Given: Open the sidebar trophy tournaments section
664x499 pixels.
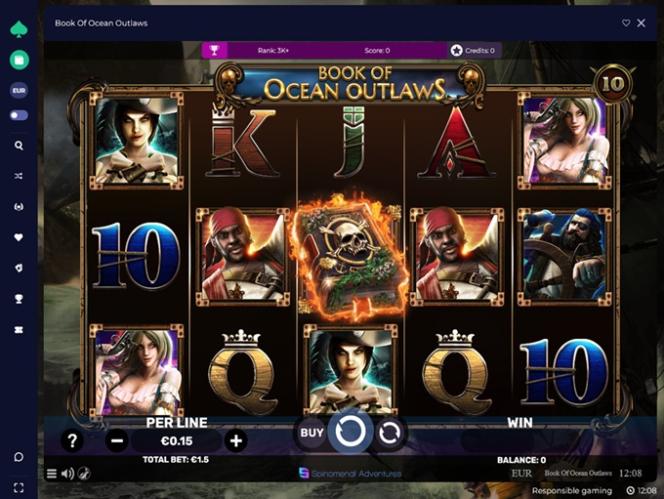Looking at the screenshot, I should click(18, 298).
